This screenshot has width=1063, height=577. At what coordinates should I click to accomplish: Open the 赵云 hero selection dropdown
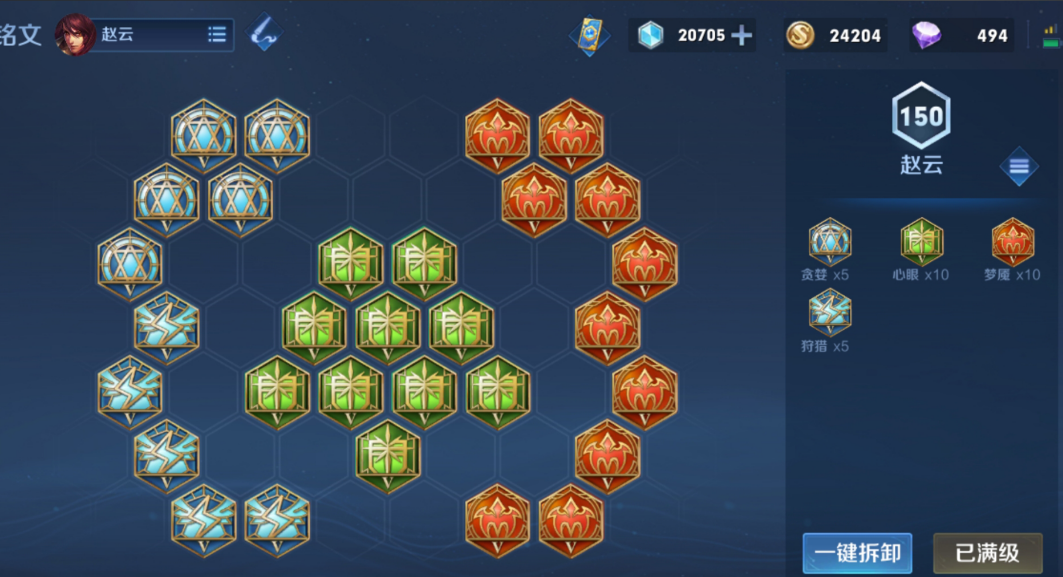point(216,35)
